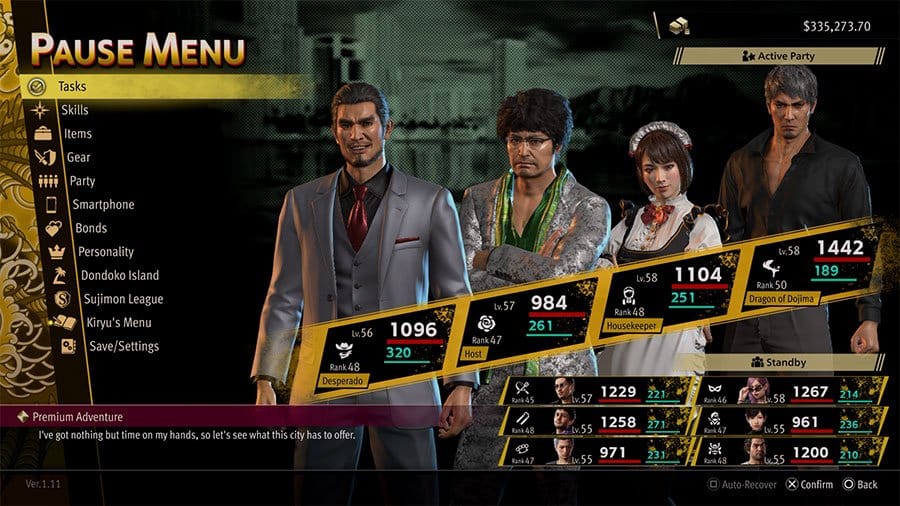Open Dondoko Island from the menu

click(x=120, y=275)
